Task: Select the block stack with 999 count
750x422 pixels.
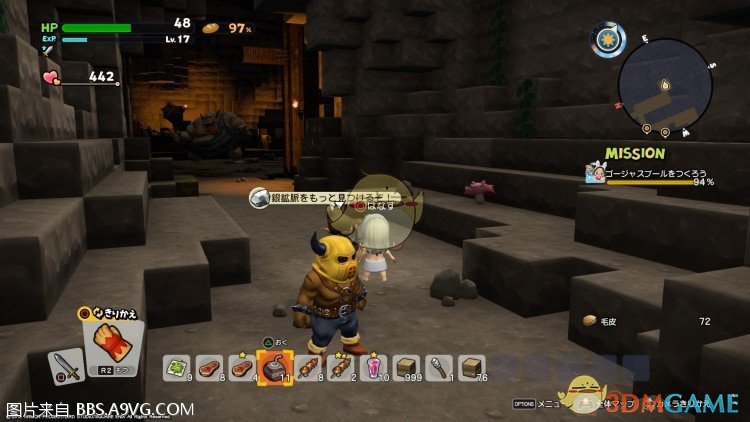Action: pyautogui.click(x=406, y=368)
